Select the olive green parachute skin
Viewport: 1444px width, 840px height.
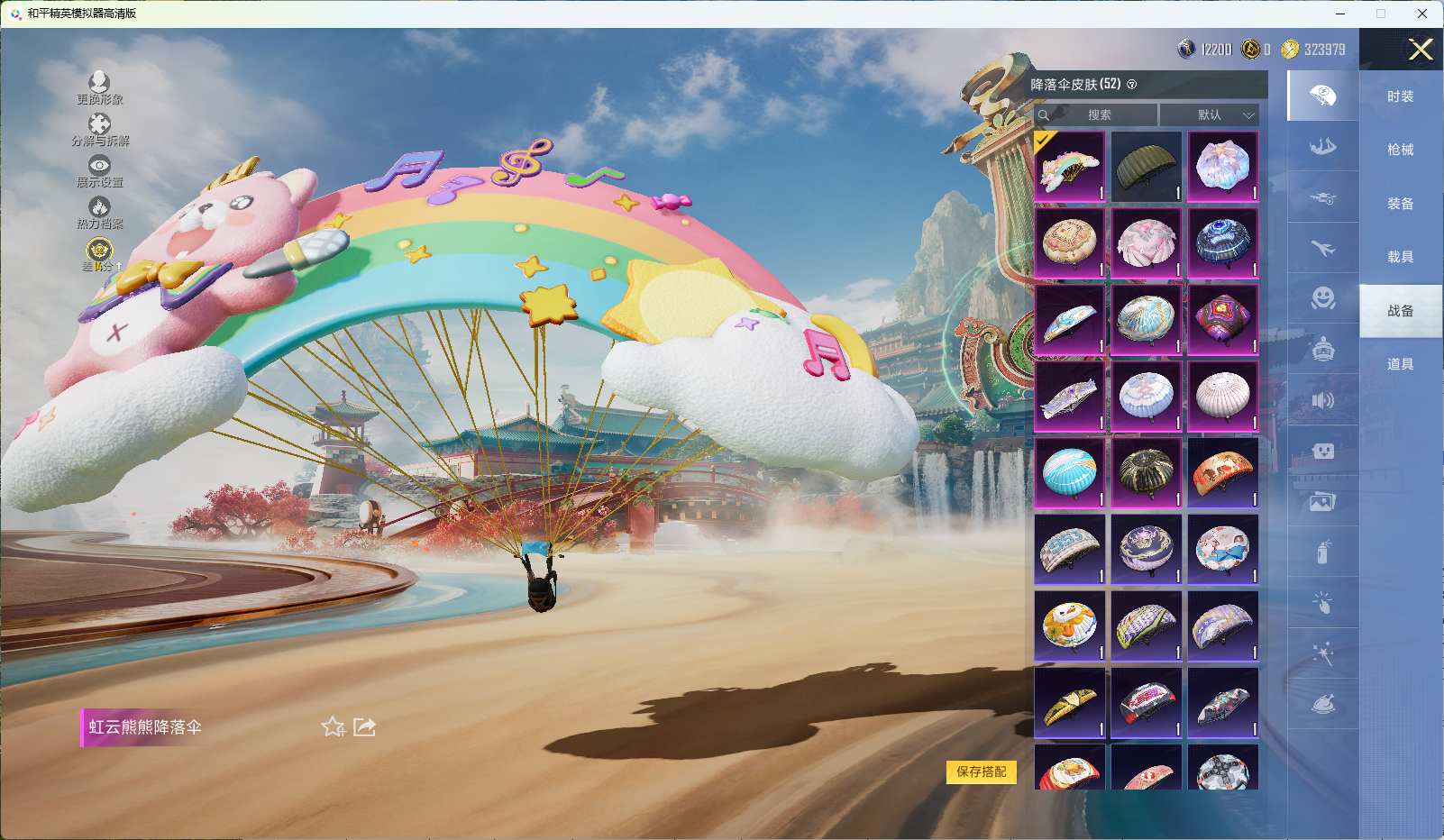tap(1146, 167)
